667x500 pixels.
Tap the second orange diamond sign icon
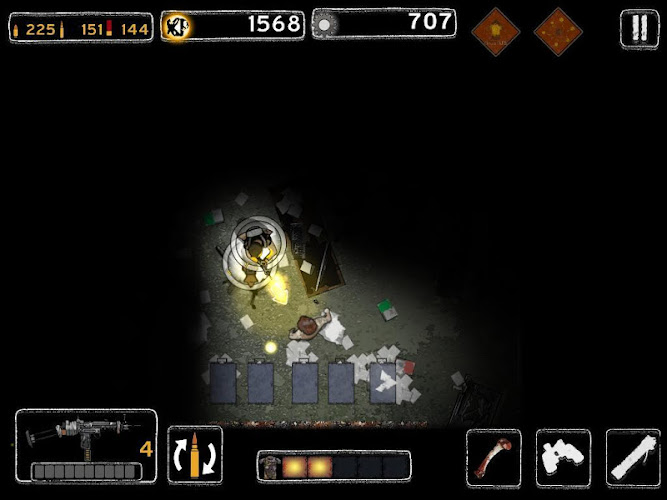[558, 30]
